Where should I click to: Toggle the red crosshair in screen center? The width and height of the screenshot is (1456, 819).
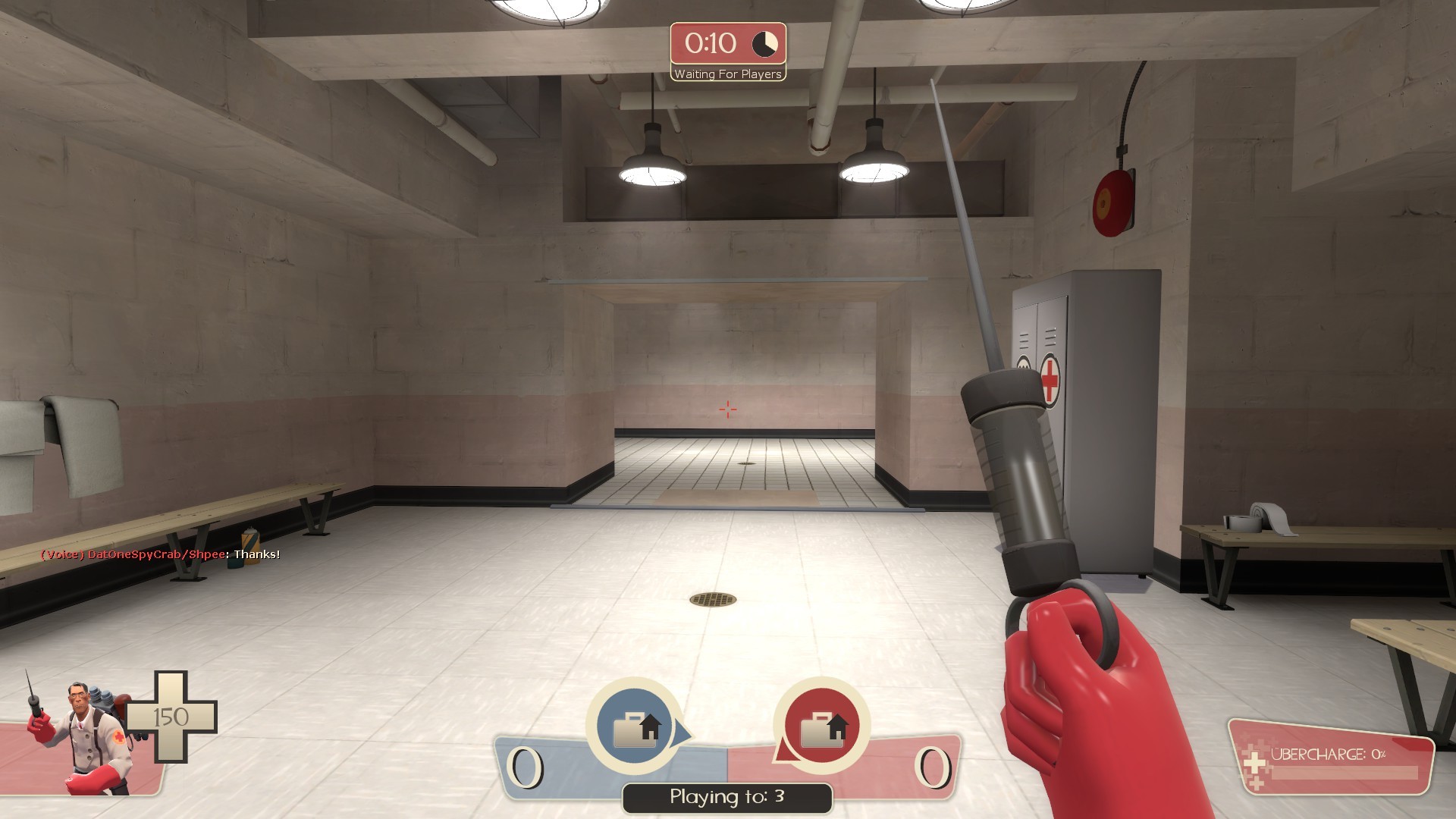pos(727,409)
